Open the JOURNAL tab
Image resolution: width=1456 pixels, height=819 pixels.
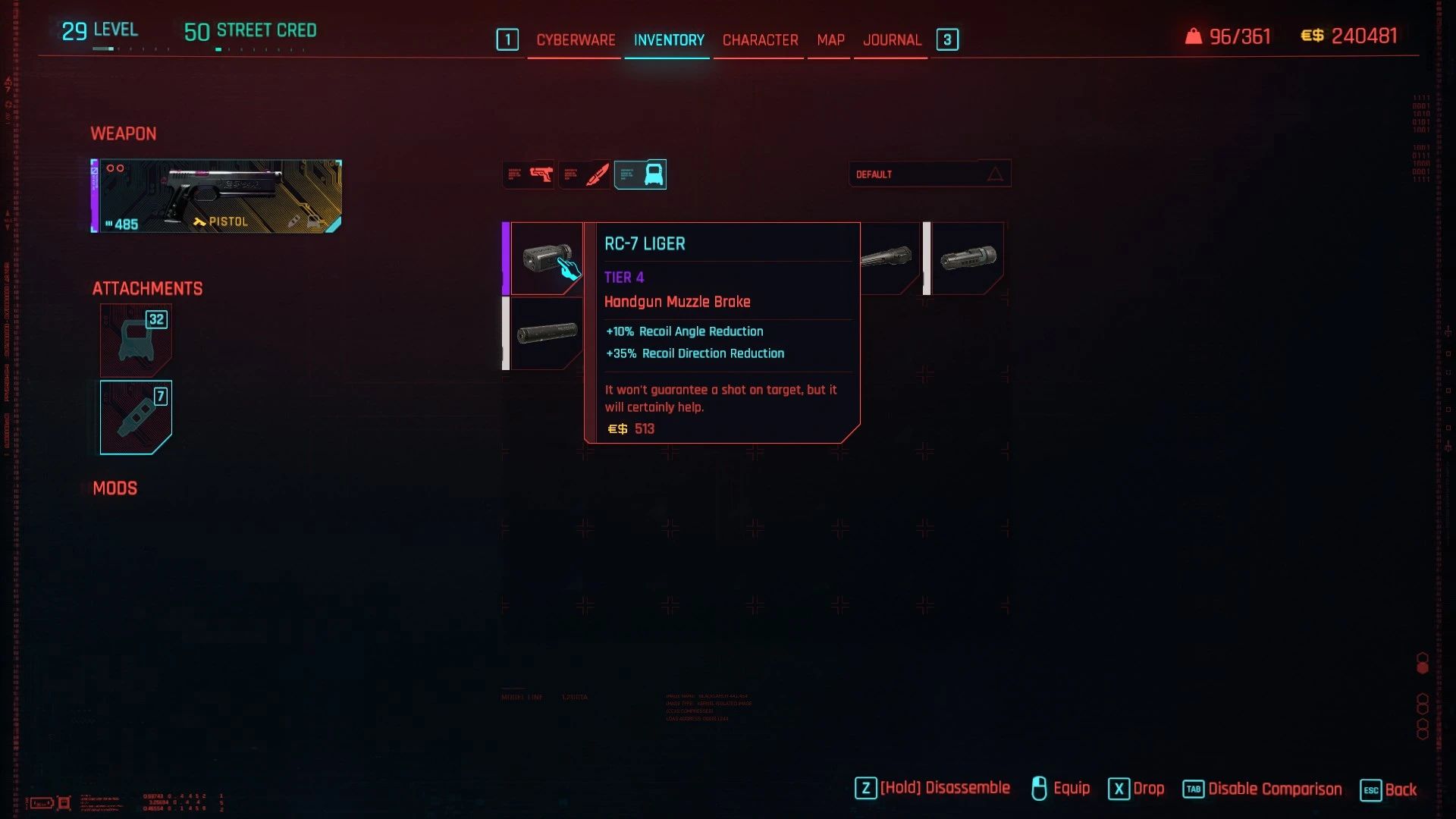891,39
